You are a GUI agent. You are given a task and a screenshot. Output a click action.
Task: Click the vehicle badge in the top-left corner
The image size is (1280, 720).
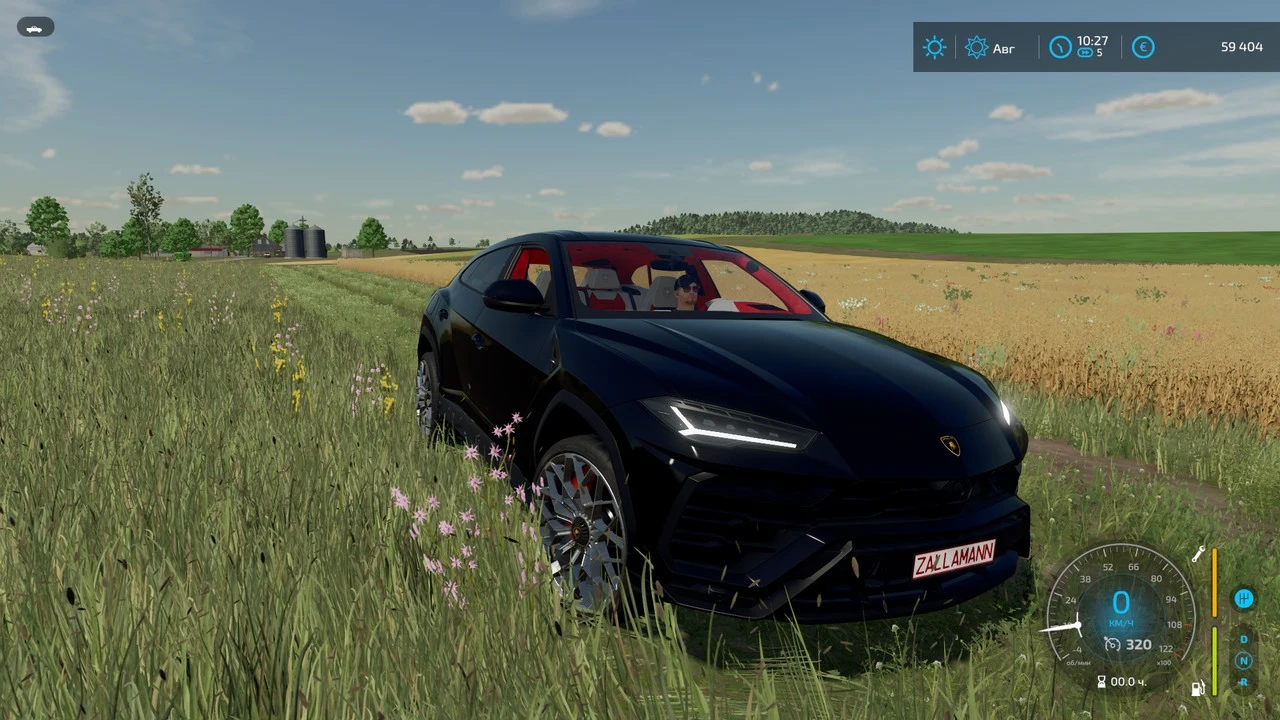(x=35, y=27)
